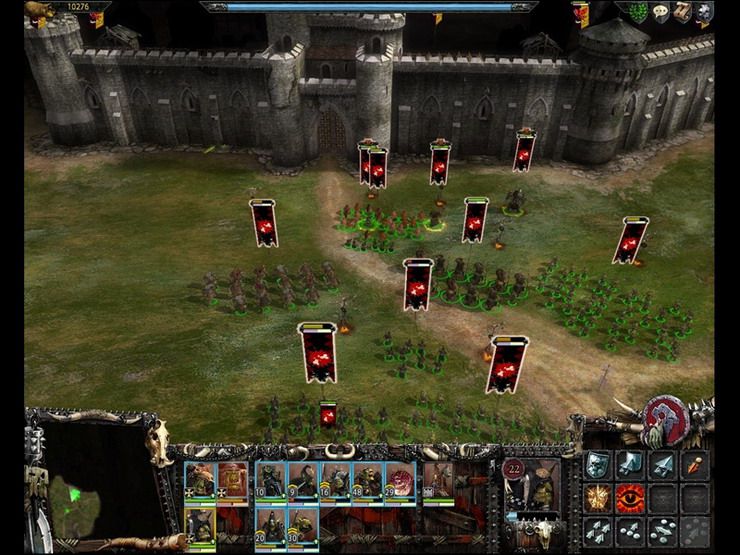Select the unit card numbered 29
Image resolution: width=740 pixels, height=555 pixels.
click(400, 480)
